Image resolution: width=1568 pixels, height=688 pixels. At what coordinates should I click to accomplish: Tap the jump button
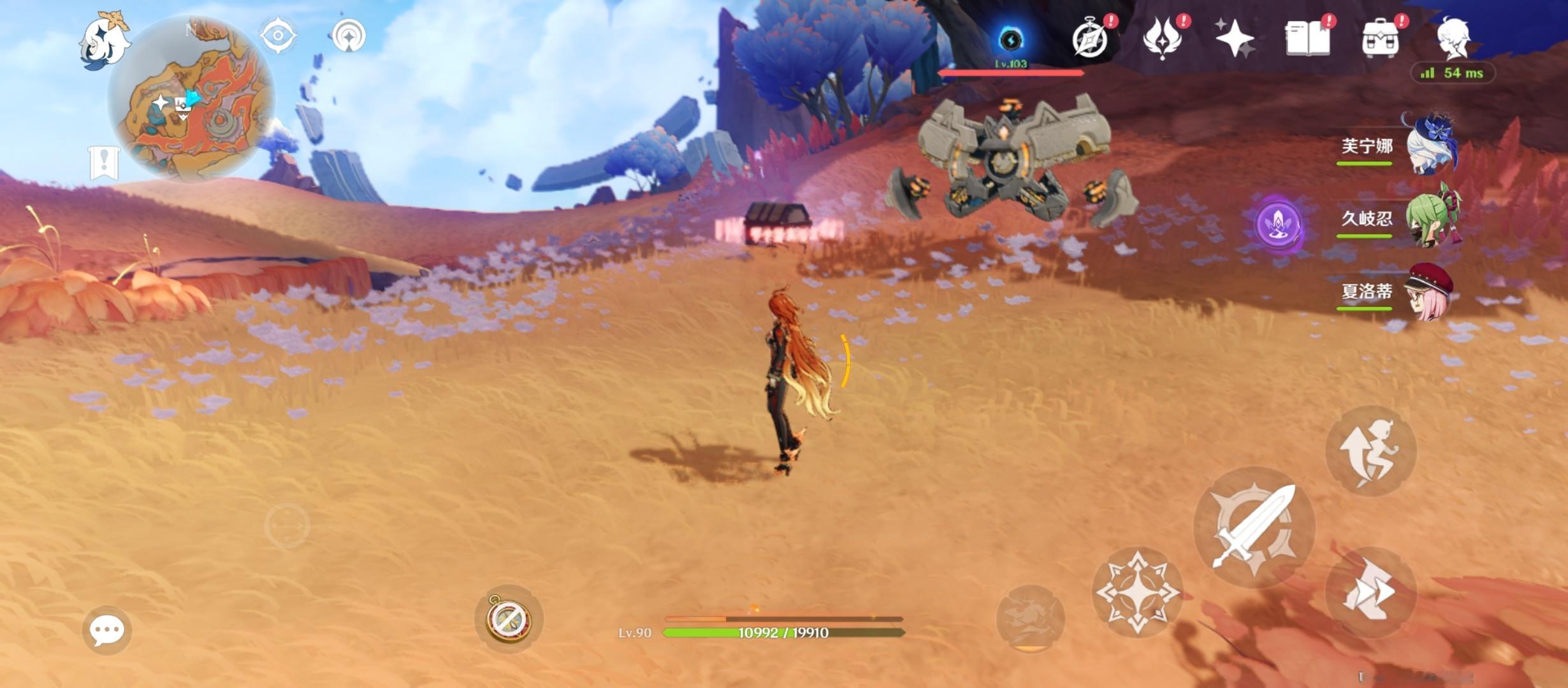pos(1370,451)
